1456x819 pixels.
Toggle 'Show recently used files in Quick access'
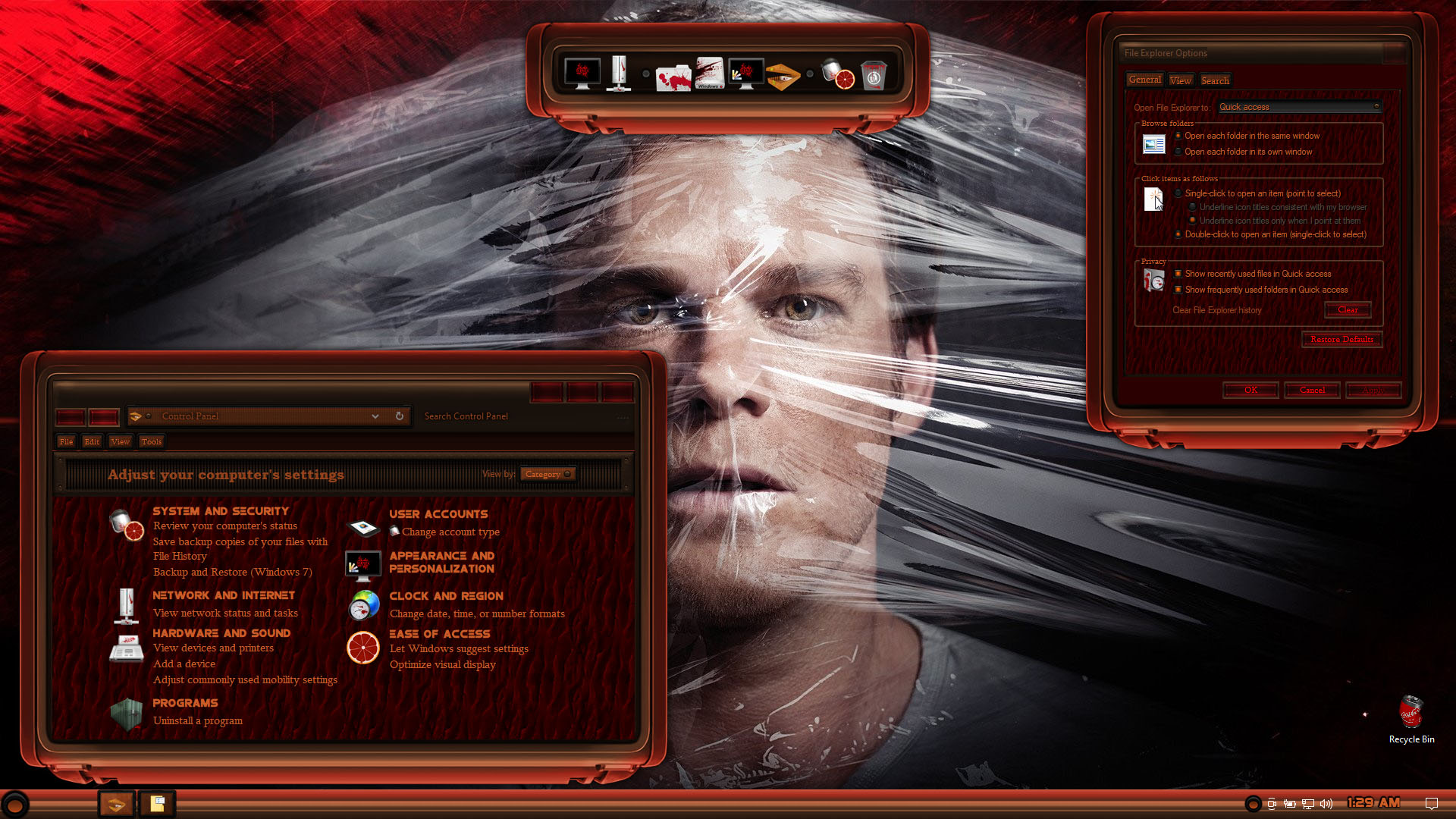(x=1178, y=274)
